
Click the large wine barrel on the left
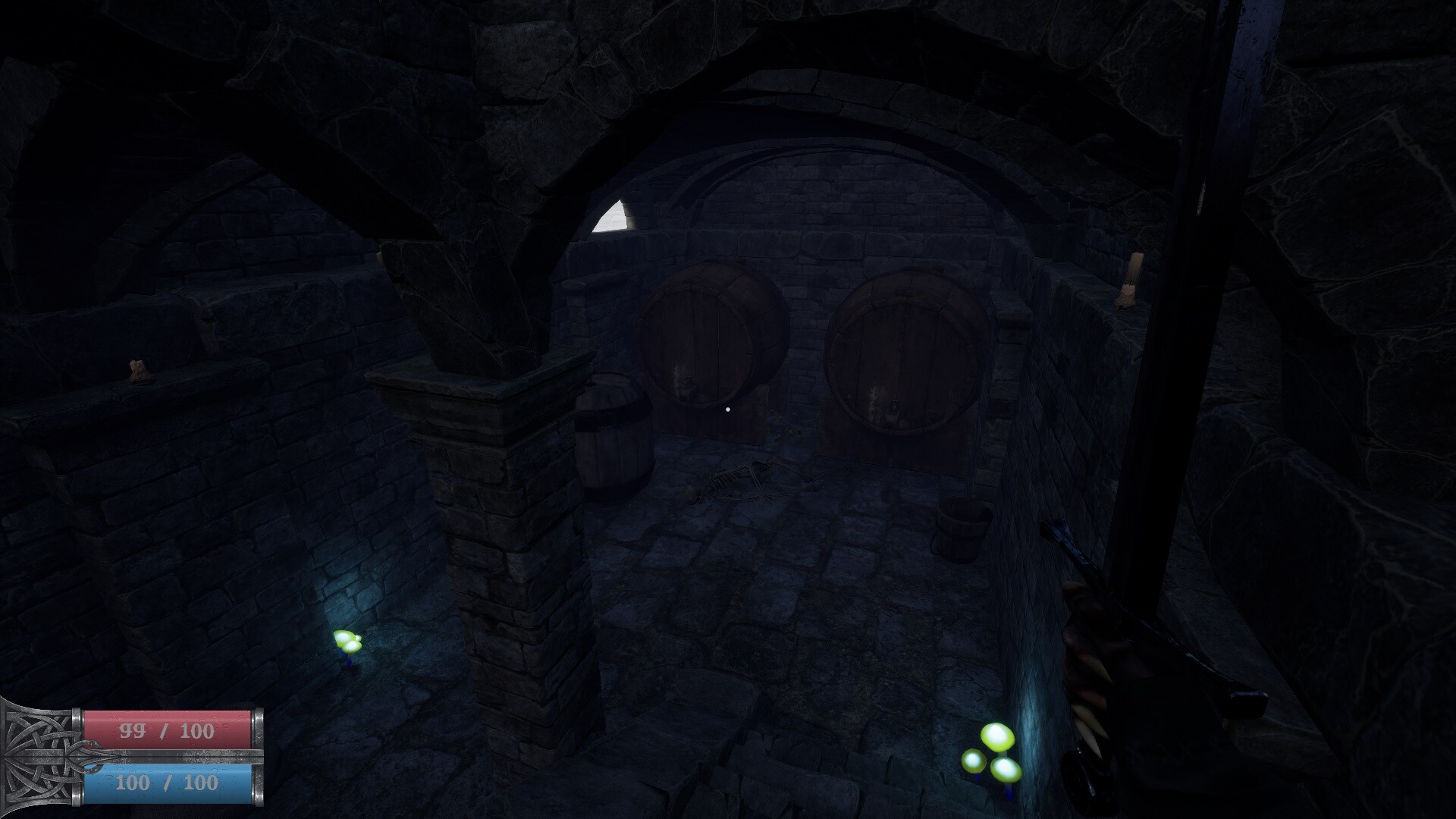(705, 334)
